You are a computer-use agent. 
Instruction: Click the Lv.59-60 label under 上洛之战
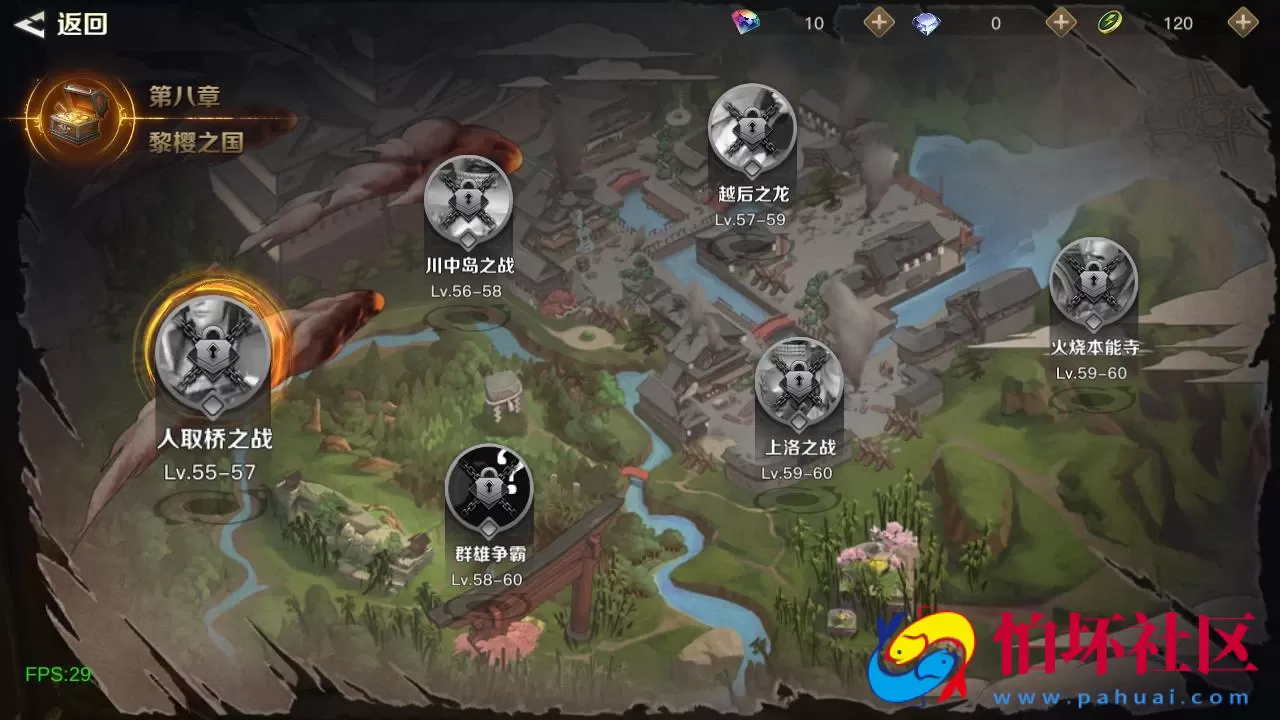(795, 474)
